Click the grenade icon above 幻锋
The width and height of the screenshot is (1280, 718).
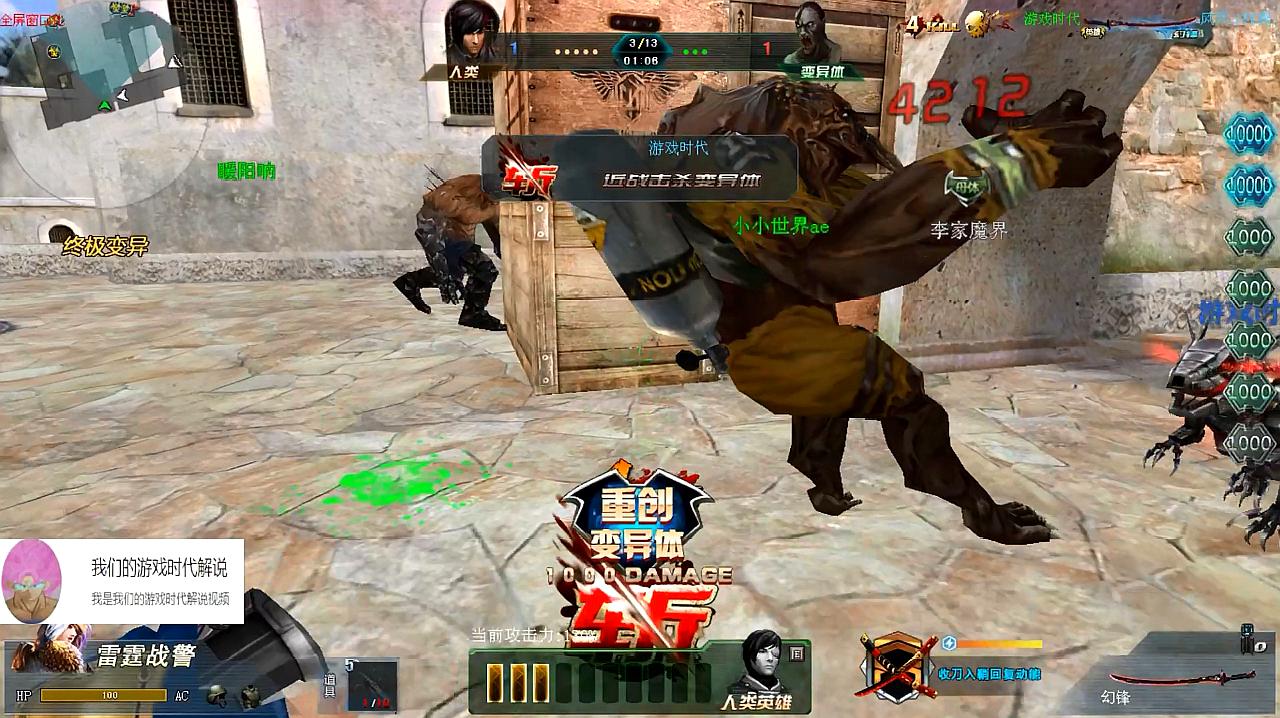click(1246, 638)
